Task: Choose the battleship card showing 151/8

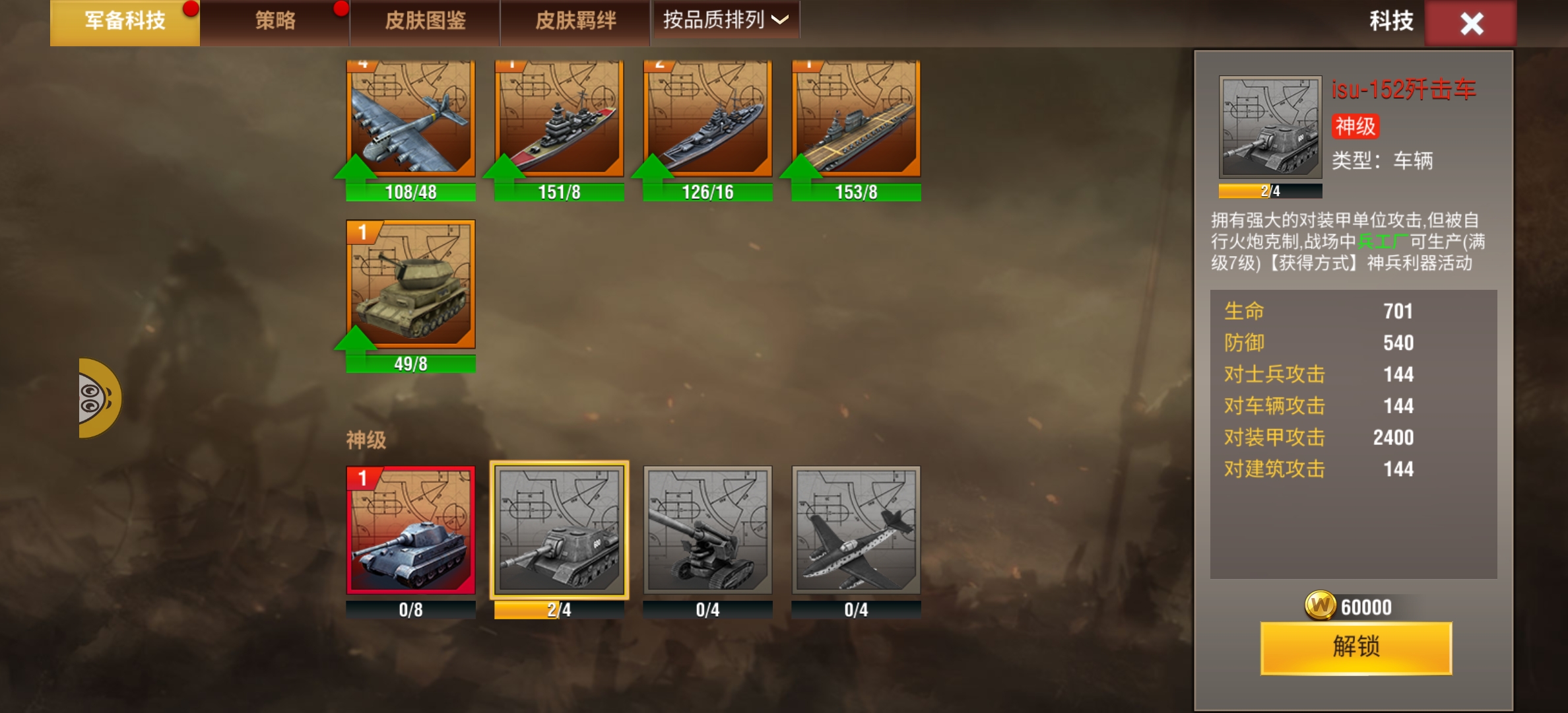Action: pyautogui.click(x=559, y=119)
